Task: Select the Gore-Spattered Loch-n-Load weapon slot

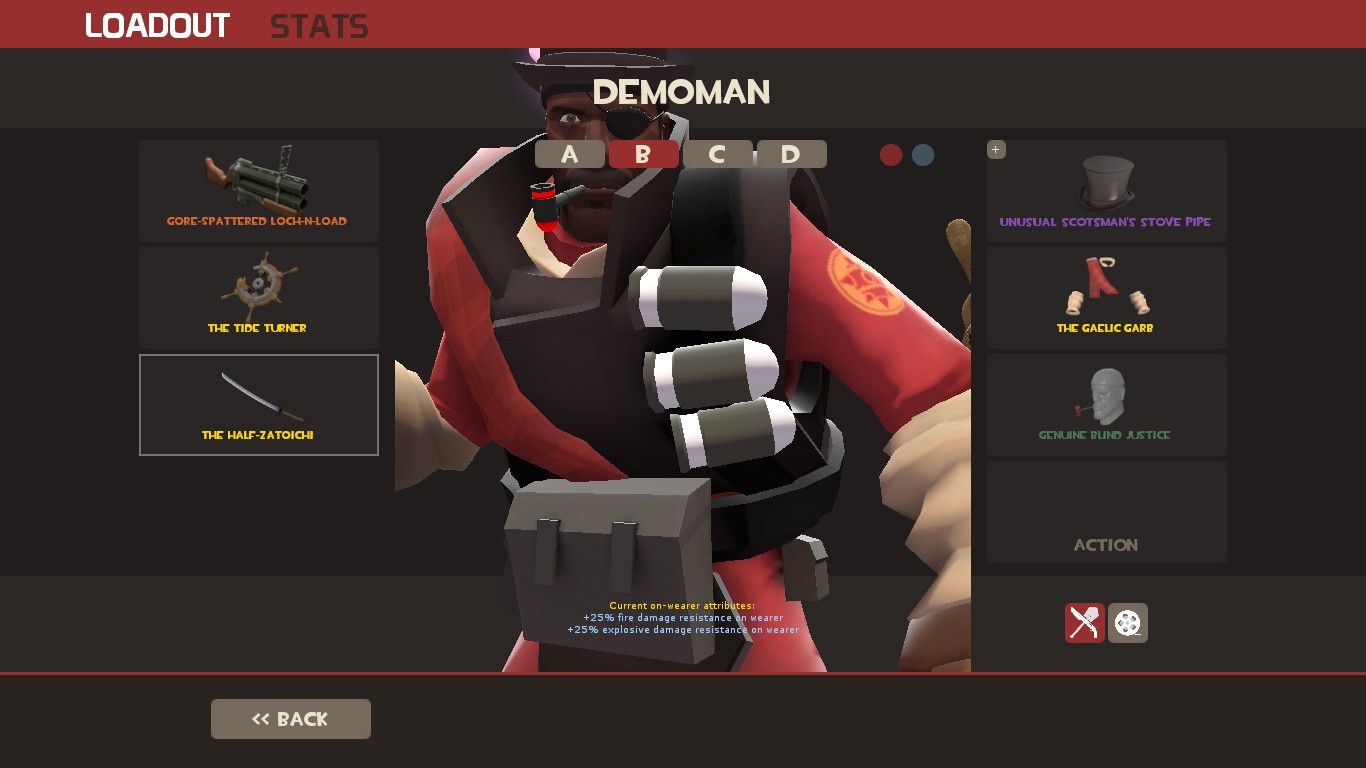Action: (x=258, y=190)
